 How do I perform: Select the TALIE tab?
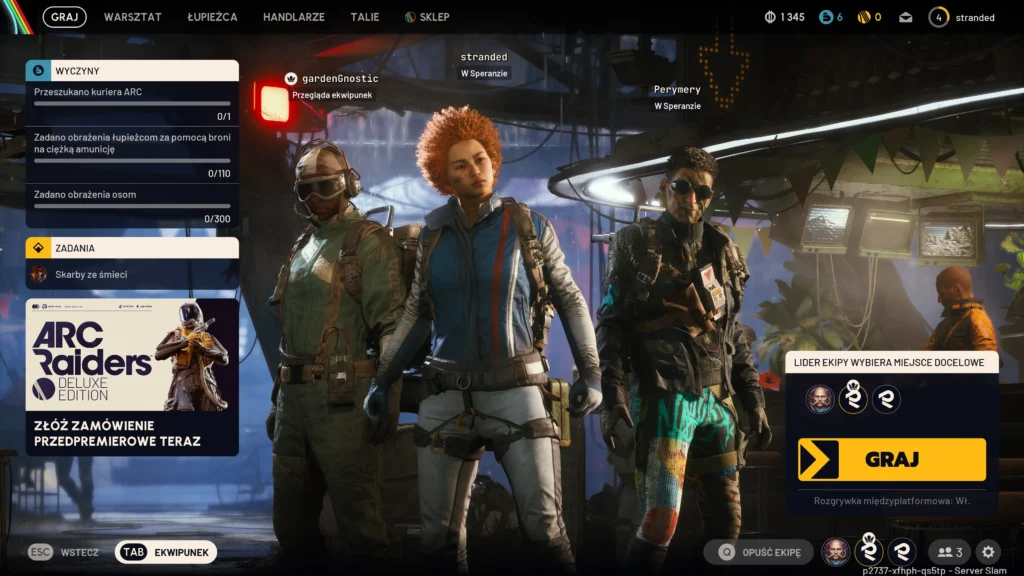[365, 17]
